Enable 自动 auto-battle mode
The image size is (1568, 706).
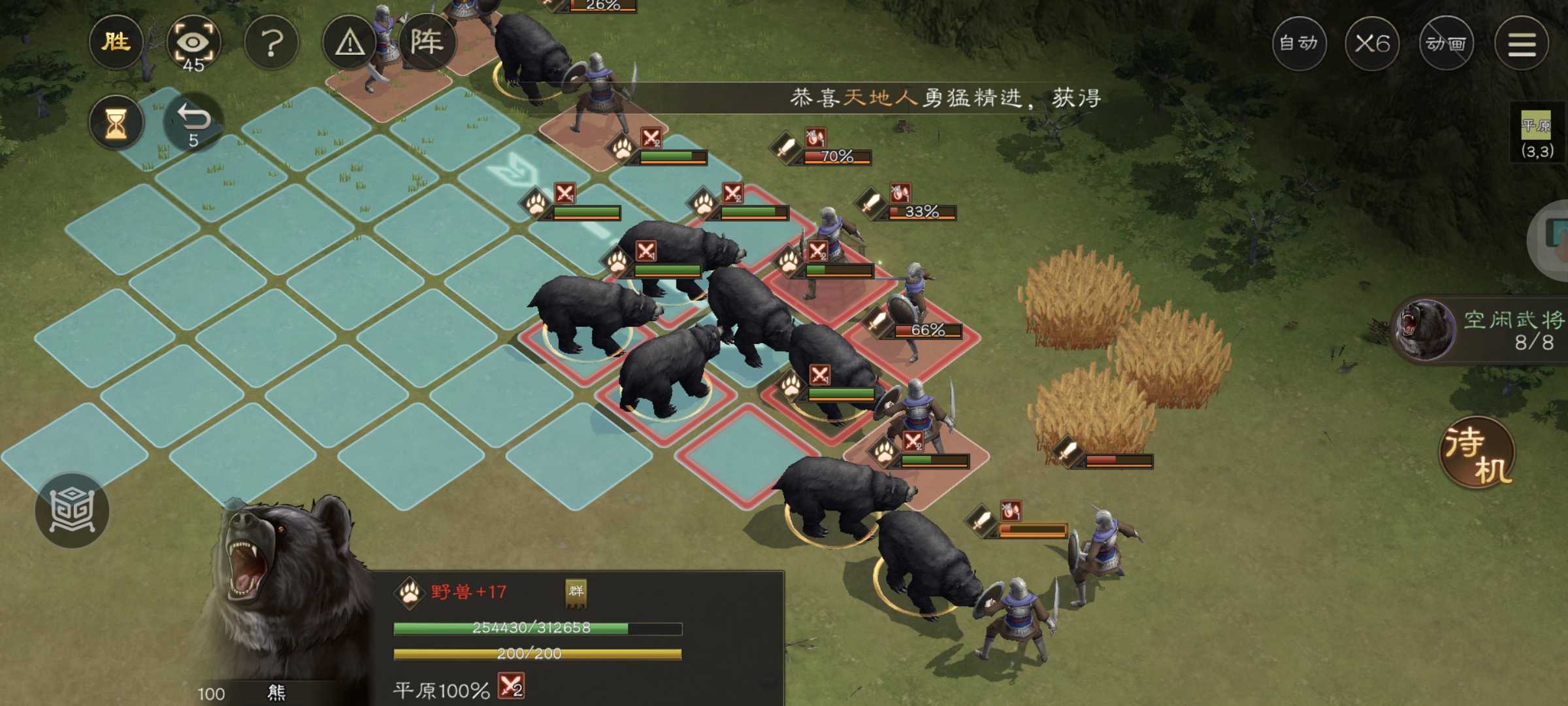point(1299,42)
